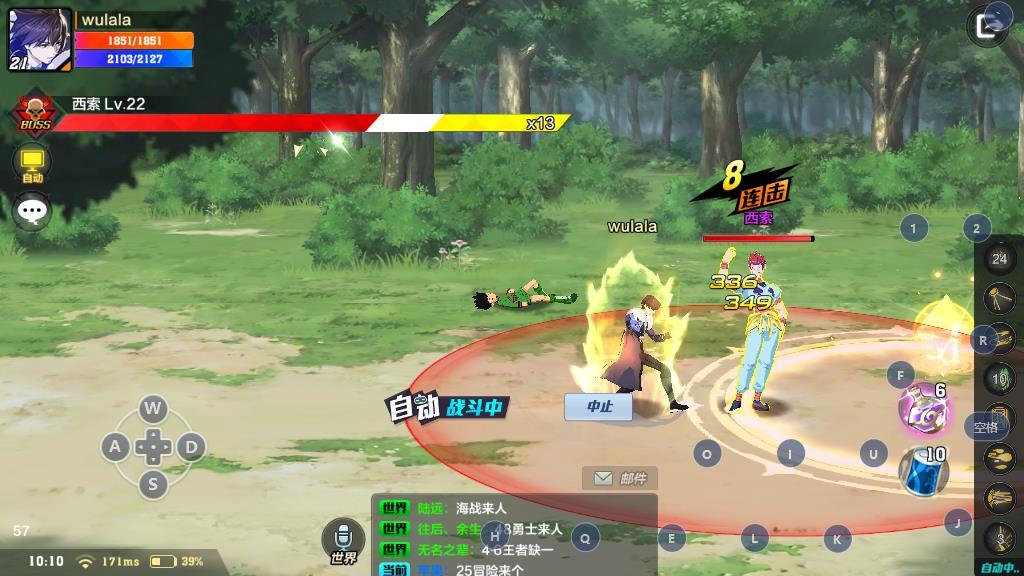Tap the wulala player portrait
The image size is (1024, 576).
pos(40,41)
